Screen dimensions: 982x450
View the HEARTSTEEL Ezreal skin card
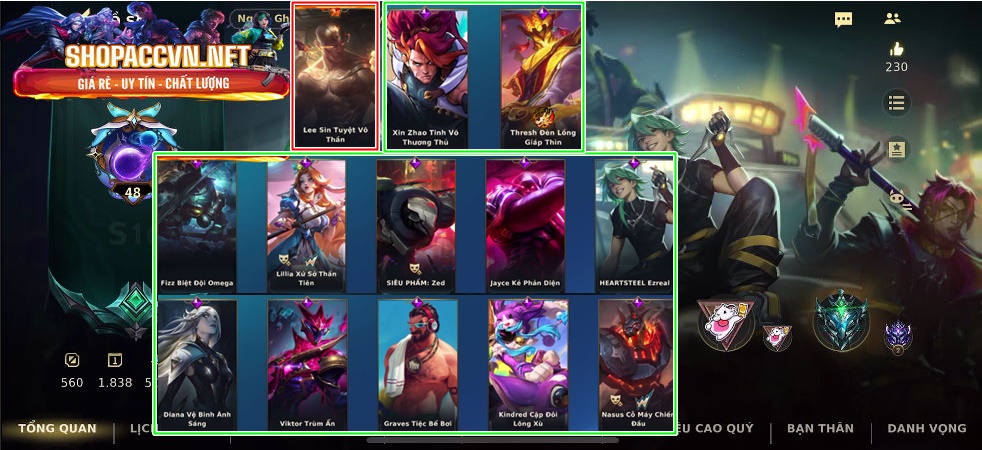click(634, 225)
